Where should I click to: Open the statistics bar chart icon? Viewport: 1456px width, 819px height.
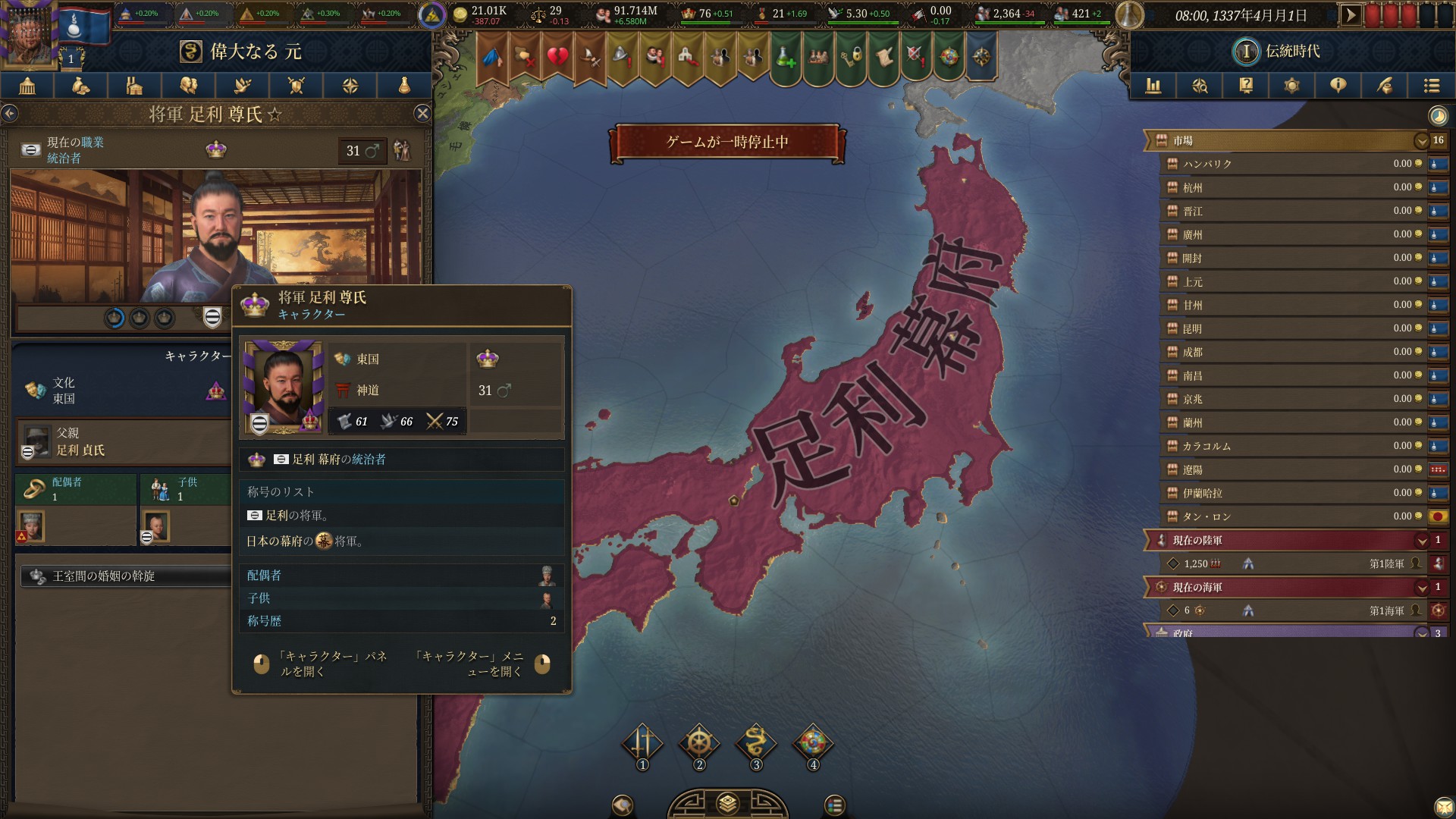[x=1154, y=86]
